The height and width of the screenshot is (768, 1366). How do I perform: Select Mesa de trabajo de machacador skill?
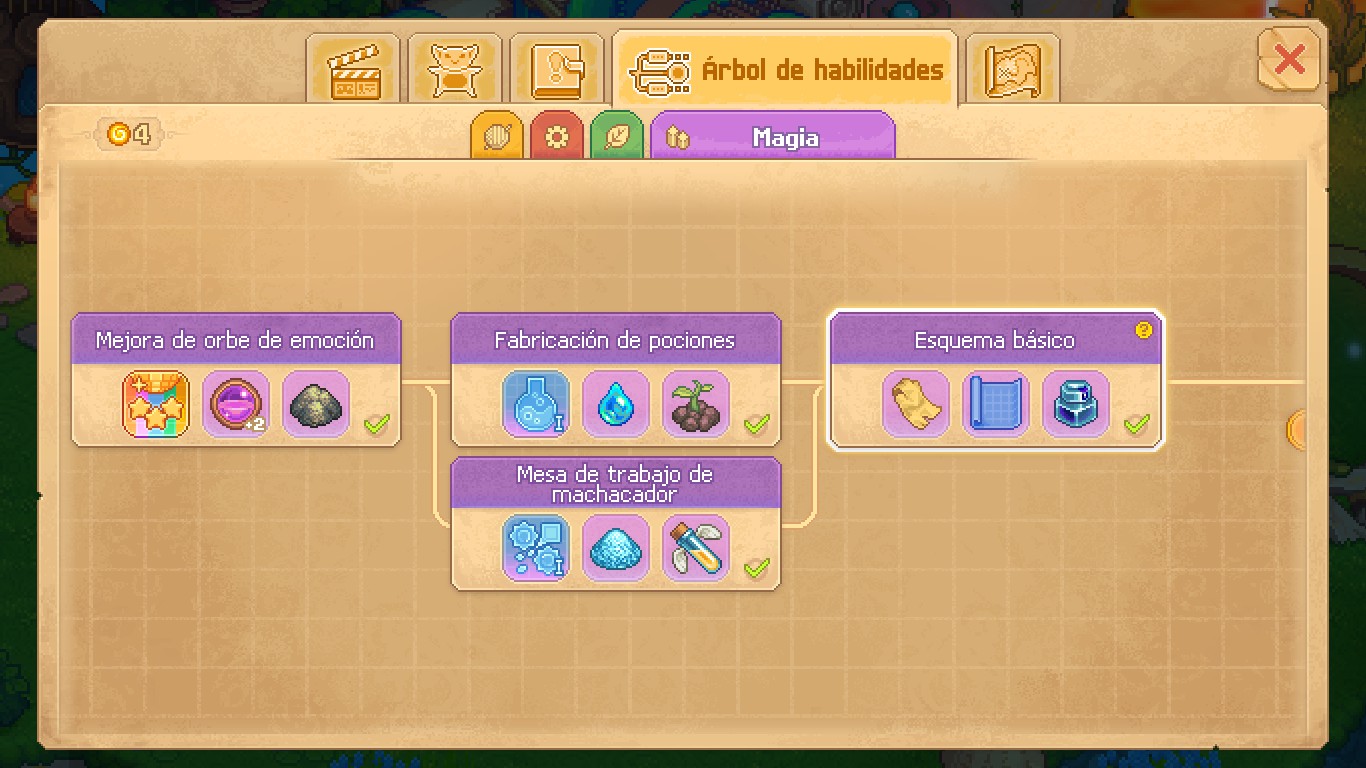[x=615, y=484]
